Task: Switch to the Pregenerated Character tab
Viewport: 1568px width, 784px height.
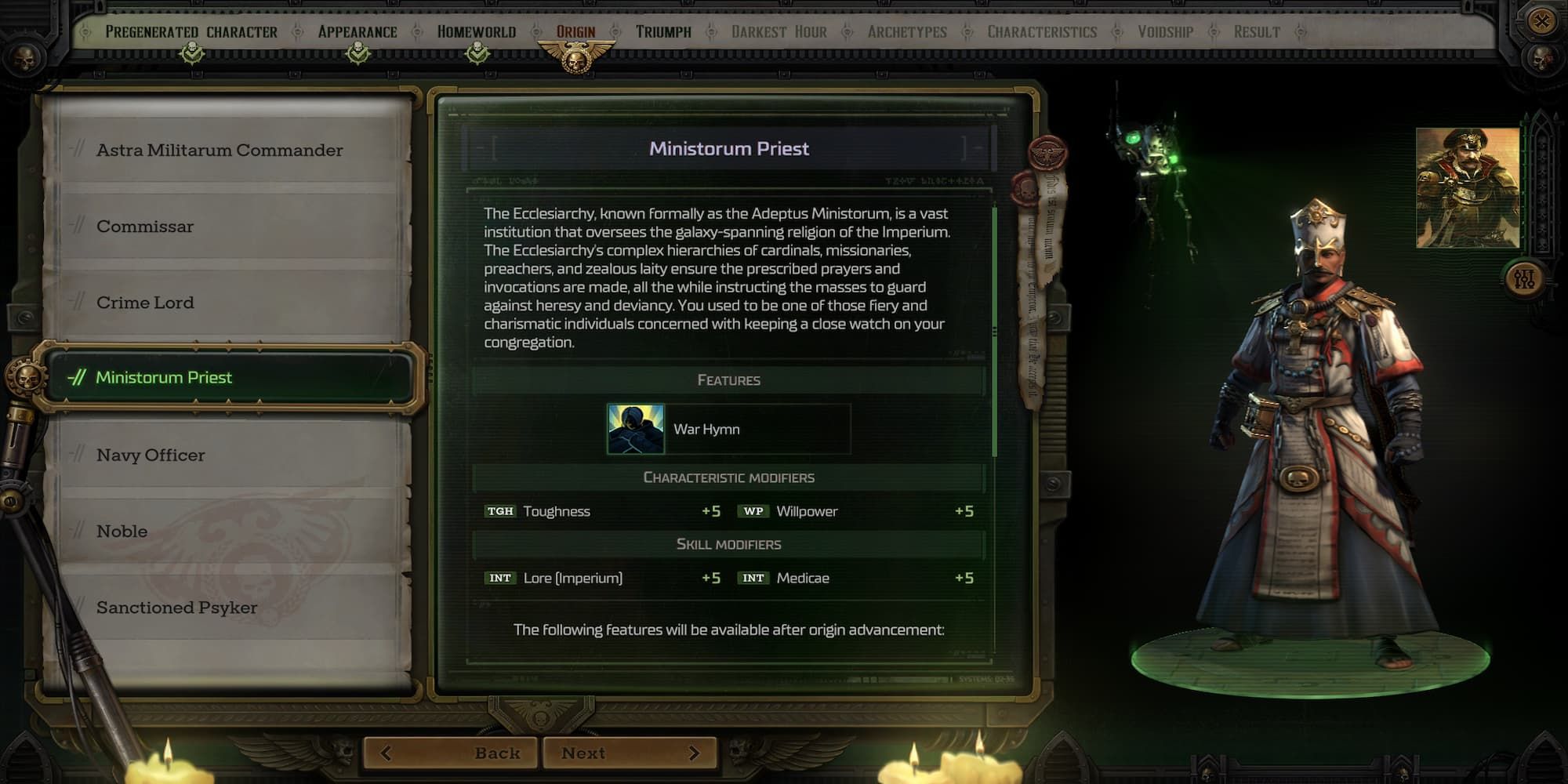Action: (x=191, y=32)
